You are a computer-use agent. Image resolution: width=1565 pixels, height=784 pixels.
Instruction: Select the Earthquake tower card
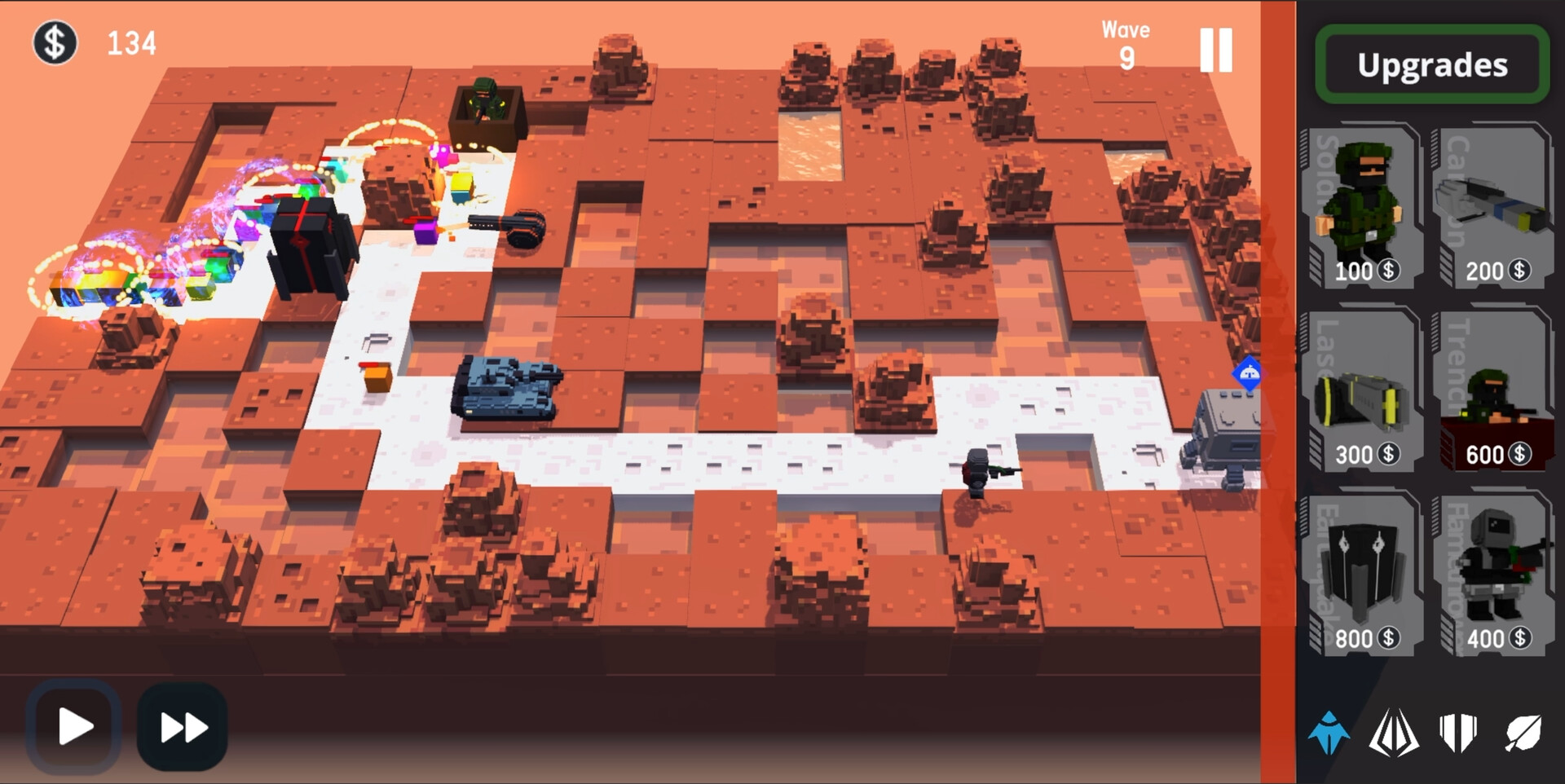pyautogui.click(x=1363, y=570)
